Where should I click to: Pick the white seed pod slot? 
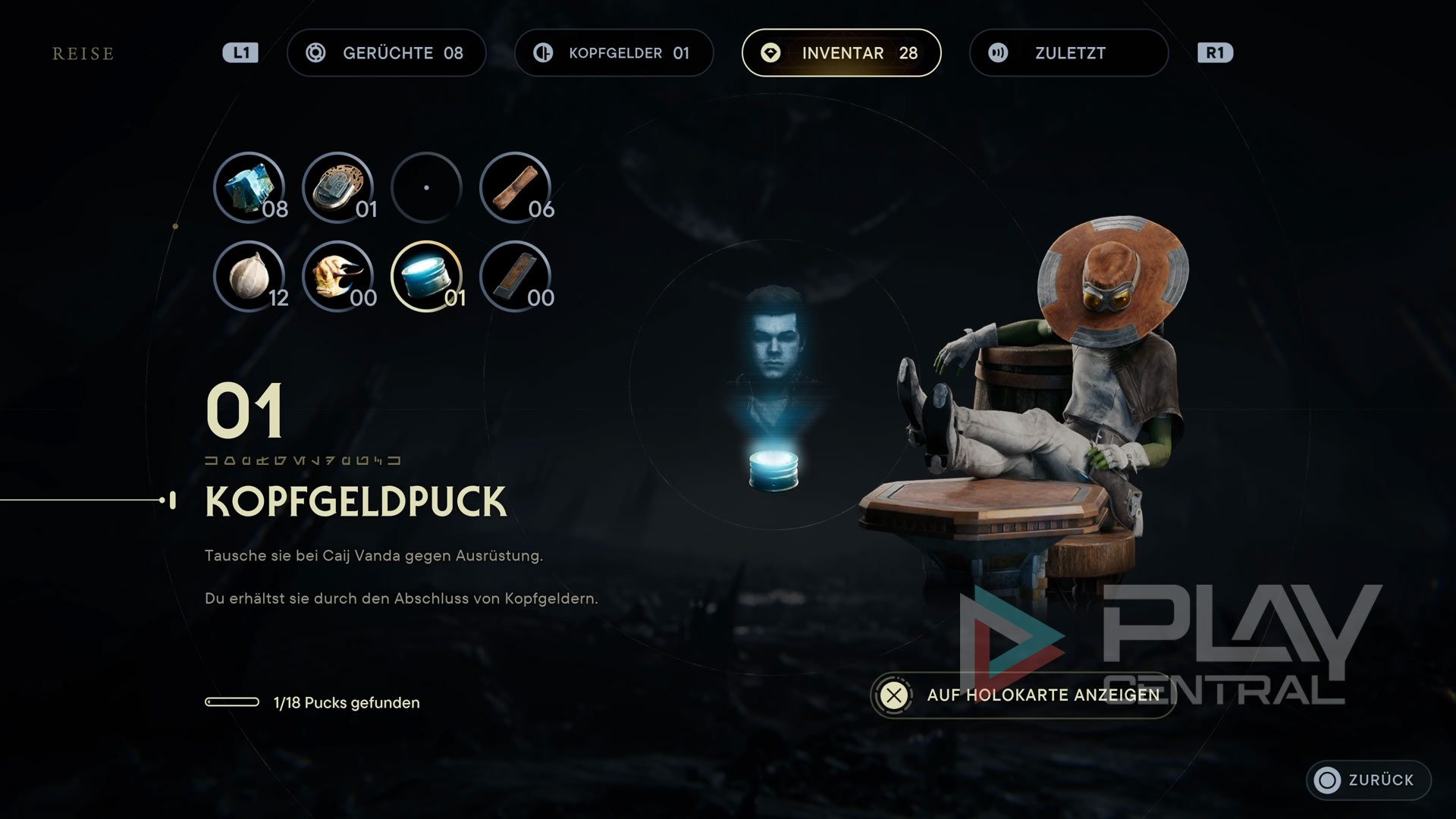click(x=249, y=276)
